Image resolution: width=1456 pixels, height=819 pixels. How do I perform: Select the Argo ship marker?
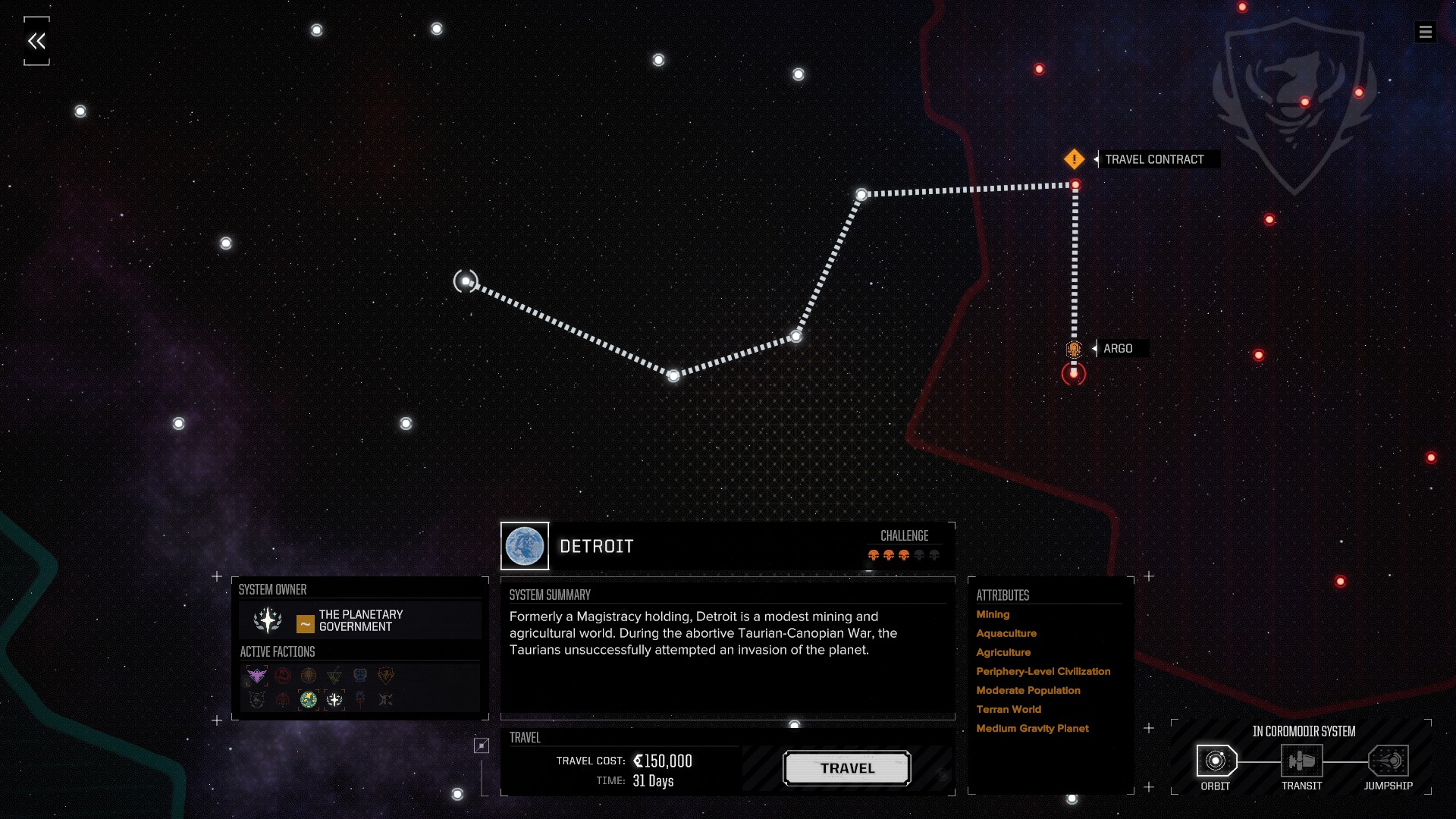(1074, 349)
